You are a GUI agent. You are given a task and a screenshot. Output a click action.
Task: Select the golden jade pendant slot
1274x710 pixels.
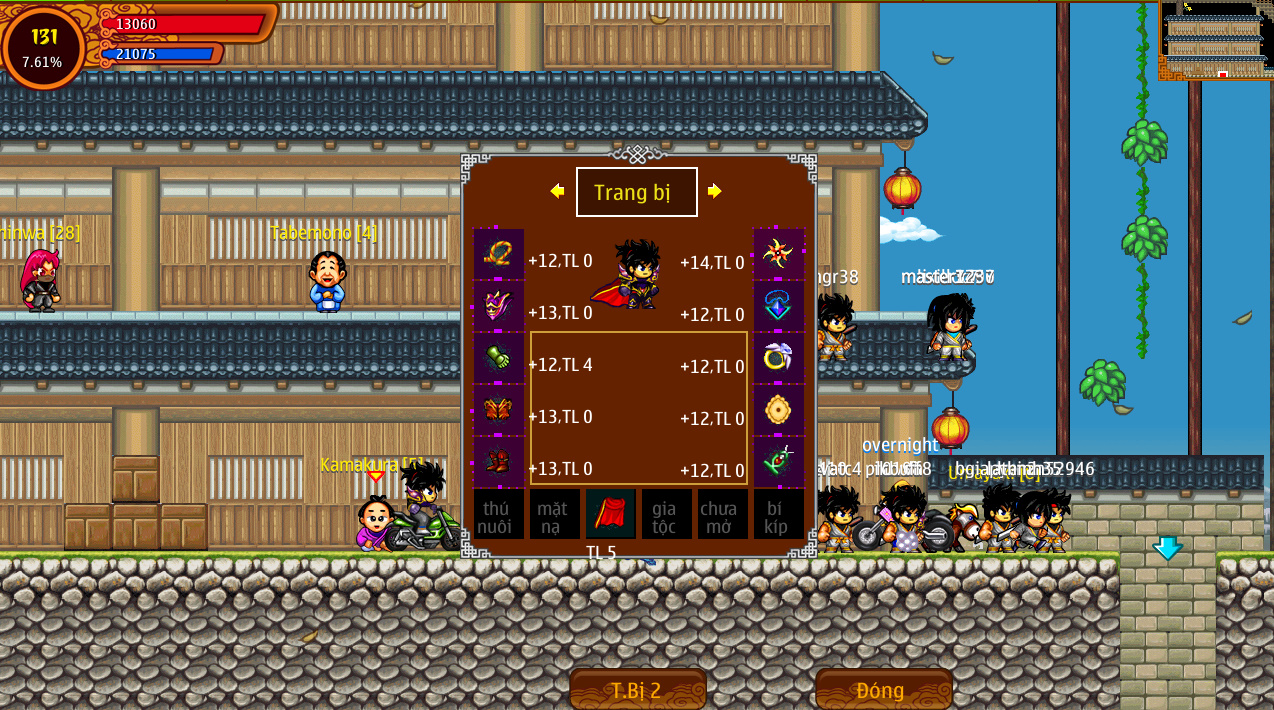tap(778, 410)
